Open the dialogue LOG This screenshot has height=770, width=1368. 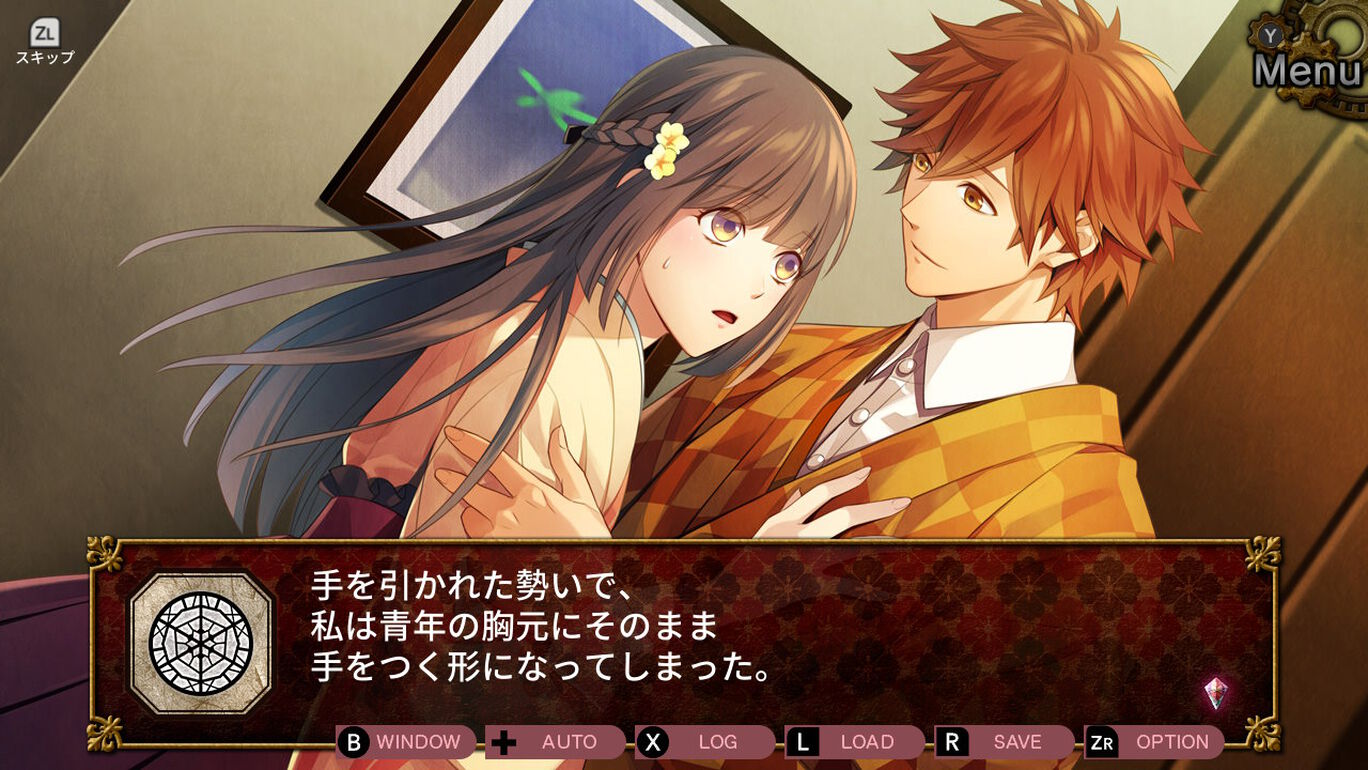(x=705, y=742)
